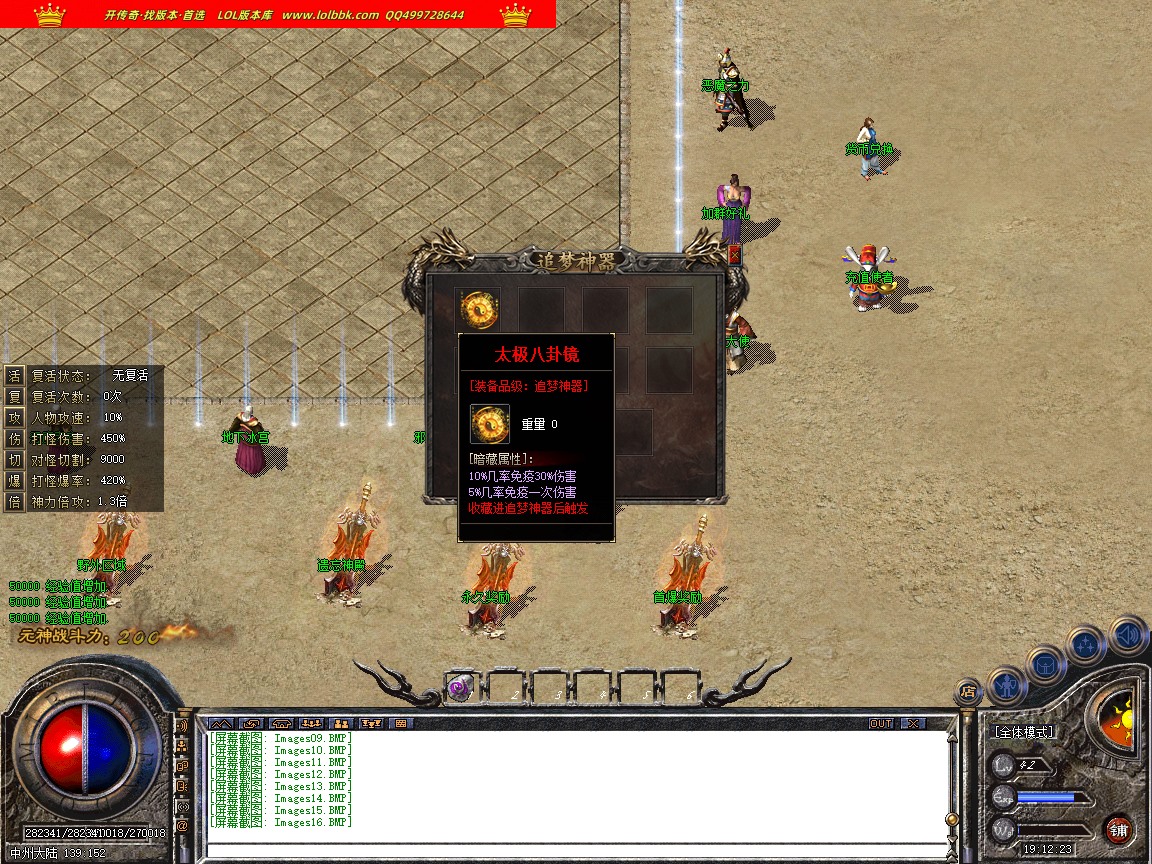Click the 切 cutting damage button
The width and height of the screenshot is (1152, 864).
pyautogui.click(x=15, y=459)
